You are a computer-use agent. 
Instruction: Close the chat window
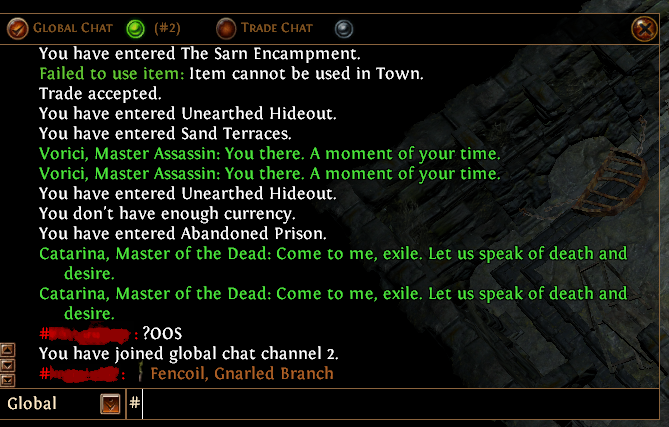pos(644,28)
